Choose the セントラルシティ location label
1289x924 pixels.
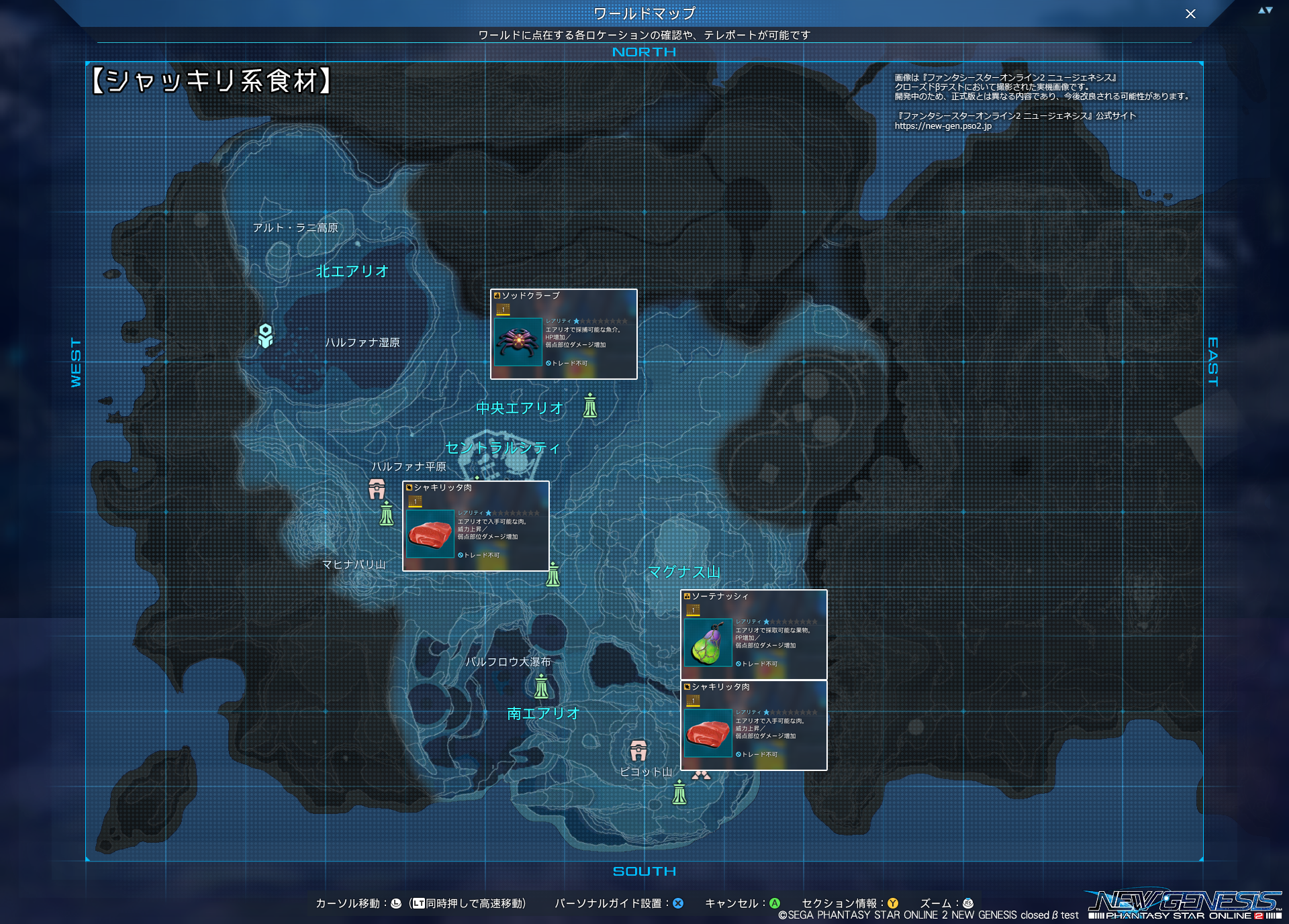[x=502, y=448]
